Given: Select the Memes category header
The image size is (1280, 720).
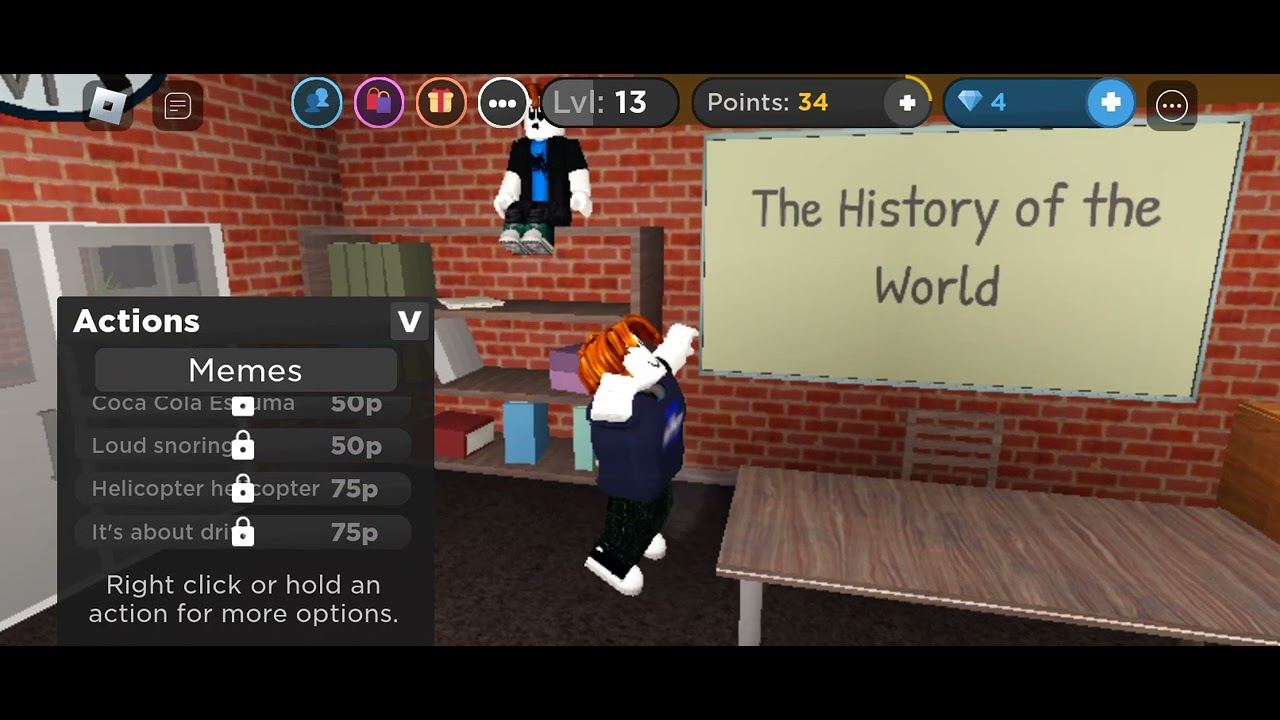Looking at the screenshot, I should [x=245, y=370].
